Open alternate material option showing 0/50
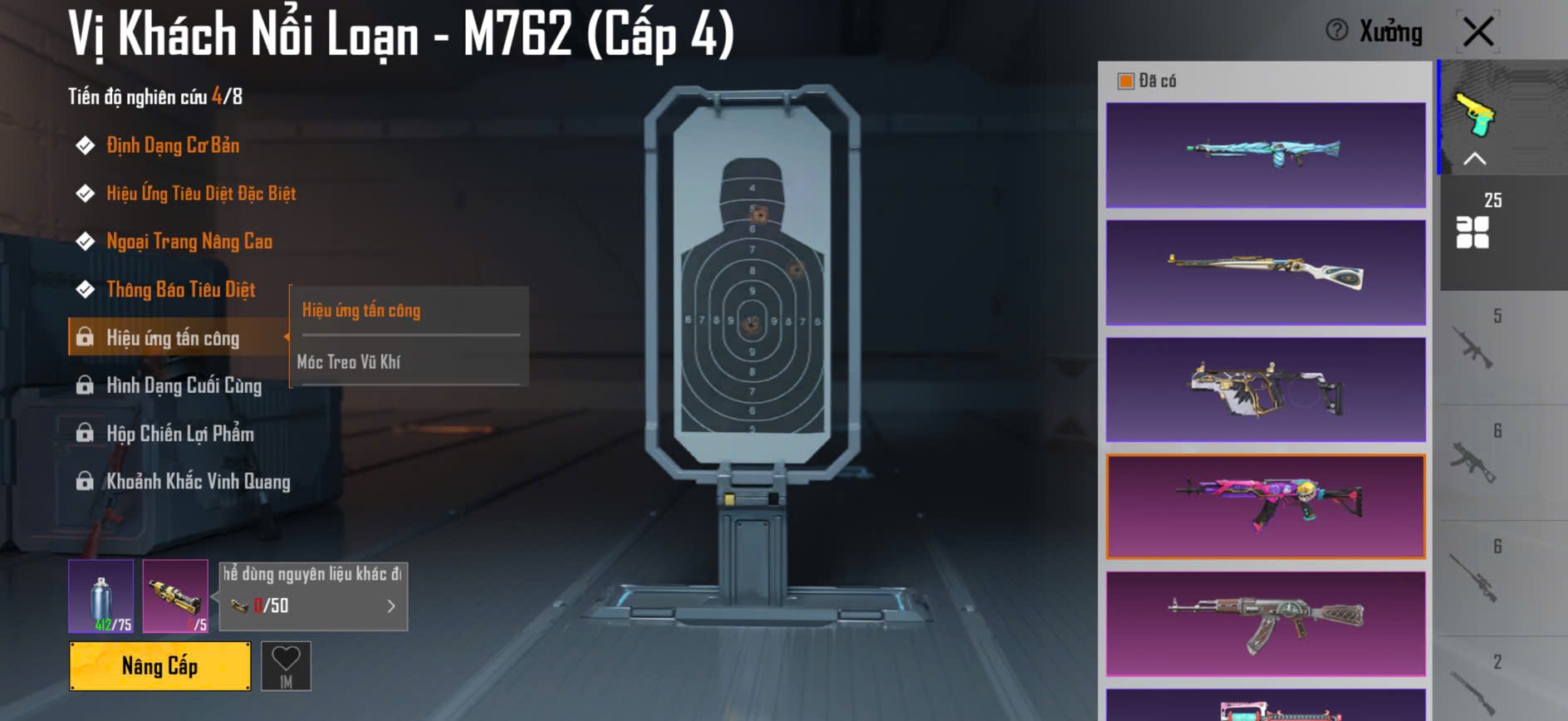1568x721 pixels. tap(313, 606)
